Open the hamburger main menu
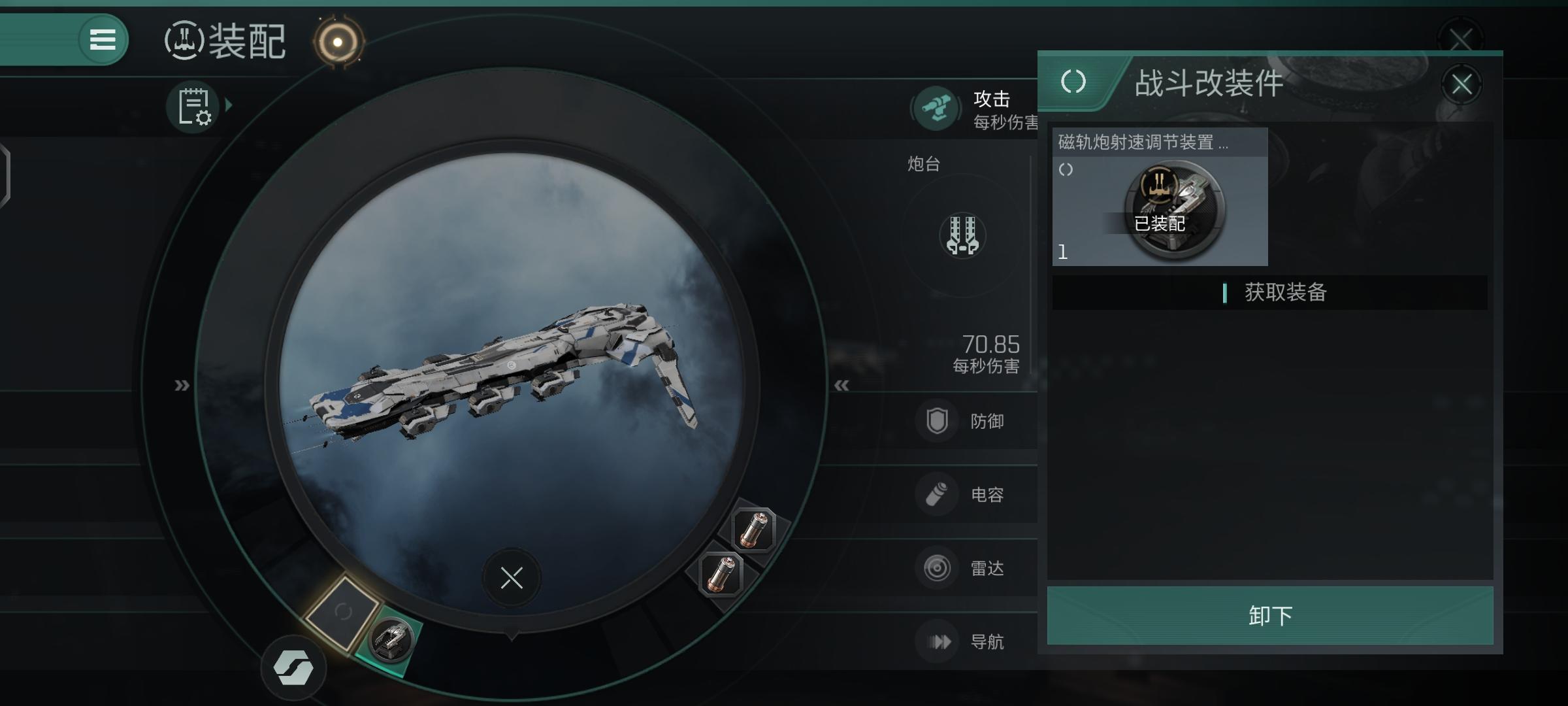Viewport: 1568px width, 706px height. pyautogui.click(x=103, y=40)
